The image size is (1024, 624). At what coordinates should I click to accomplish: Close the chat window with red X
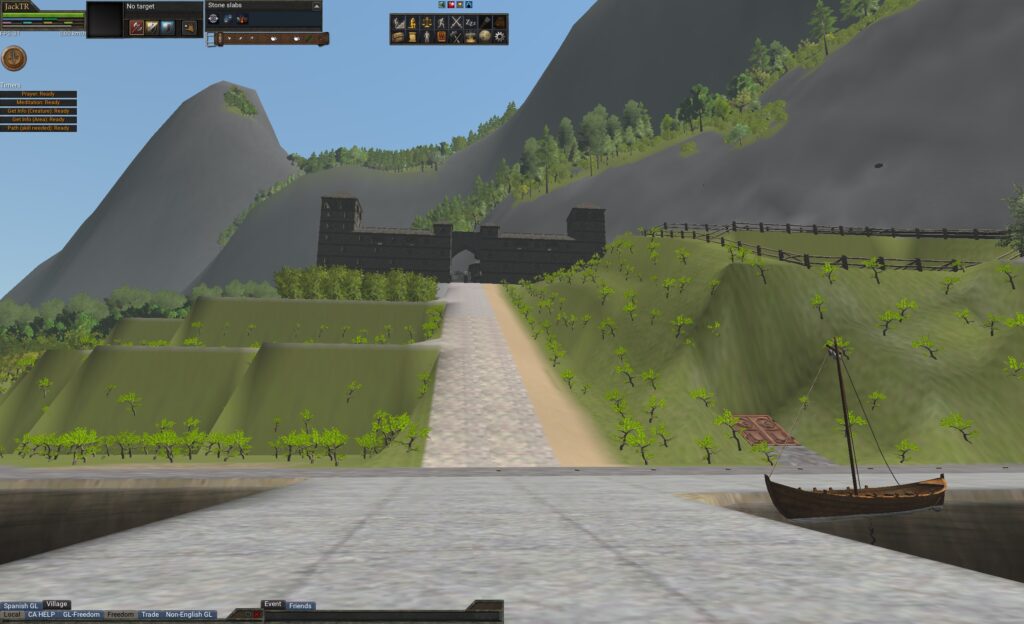(x=257, y=615)
